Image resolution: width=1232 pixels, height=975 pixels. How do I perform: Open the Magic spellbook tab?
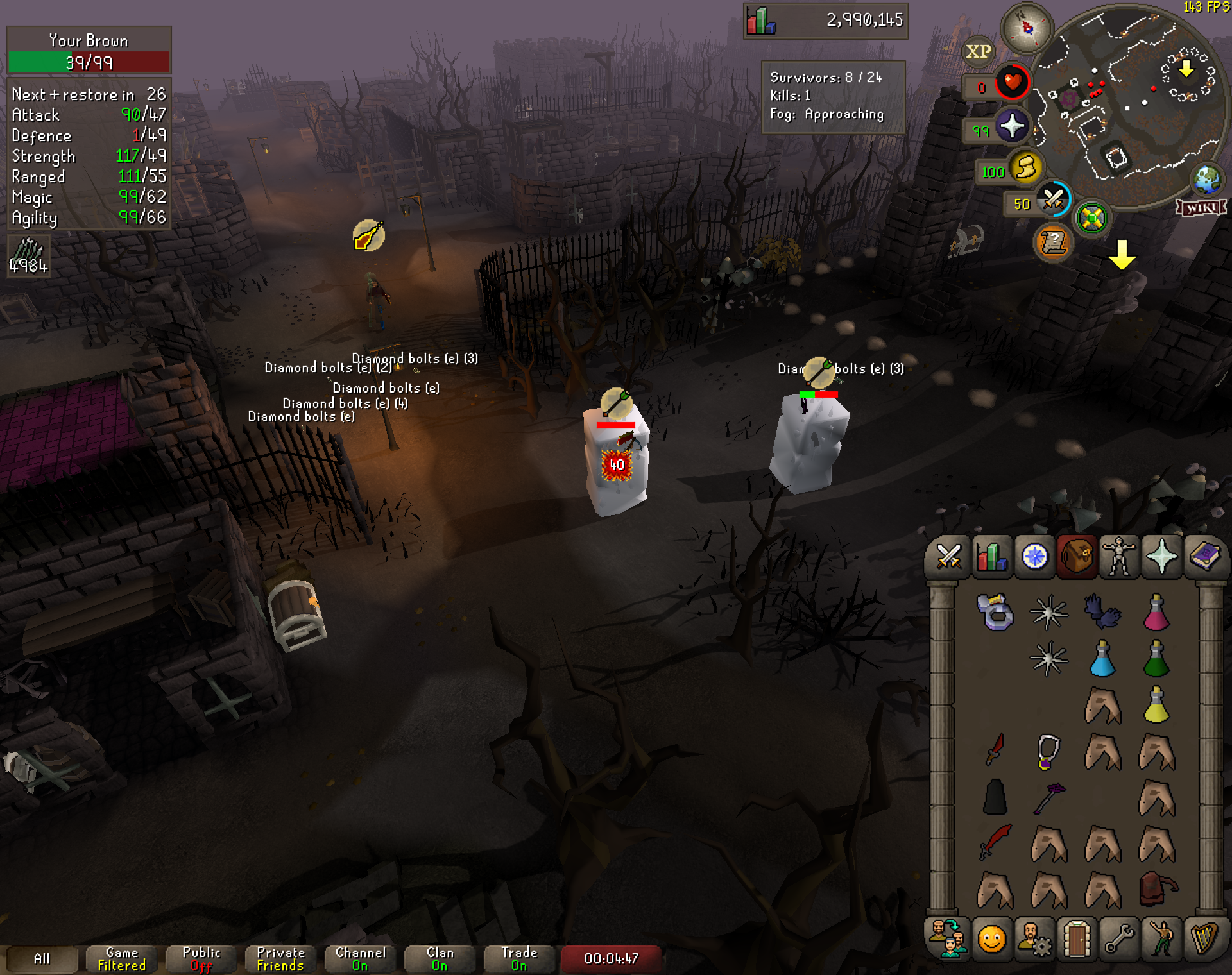click(x=1204, y=557)
